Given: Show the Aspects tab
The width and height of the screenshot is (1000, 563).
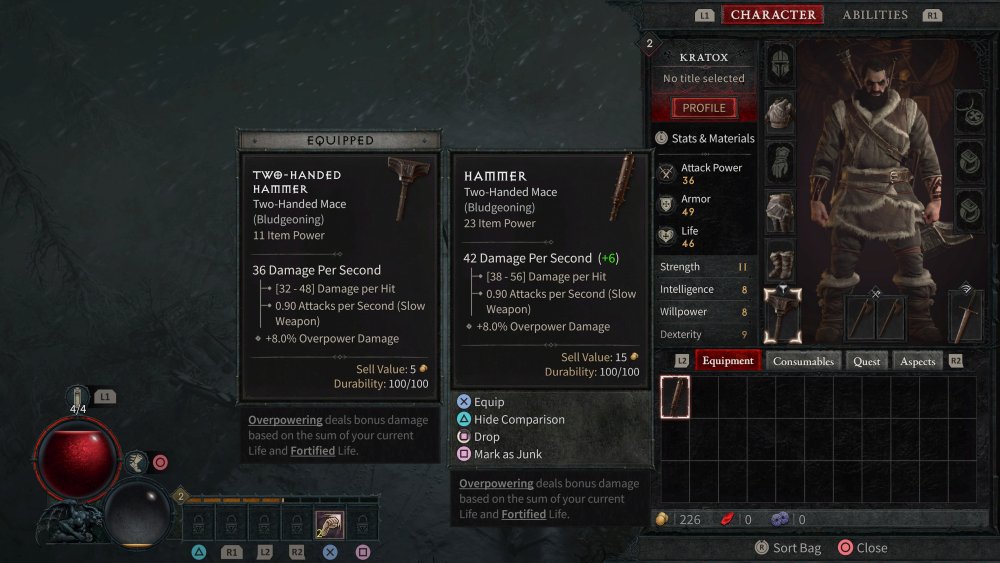Looking at the screenshot, I should [x=917, y=361].
